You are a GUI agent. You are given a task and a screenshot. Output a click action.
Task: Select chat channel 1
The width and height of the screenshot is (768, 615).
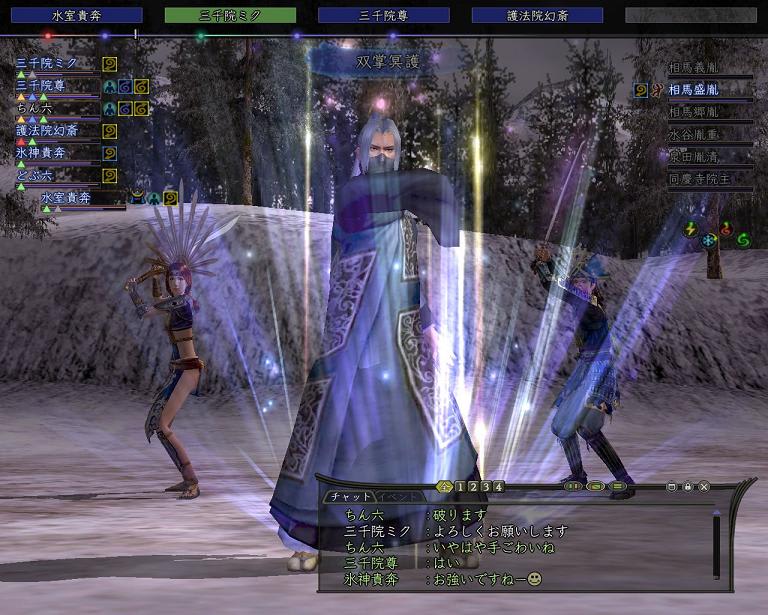click(460, 487)
